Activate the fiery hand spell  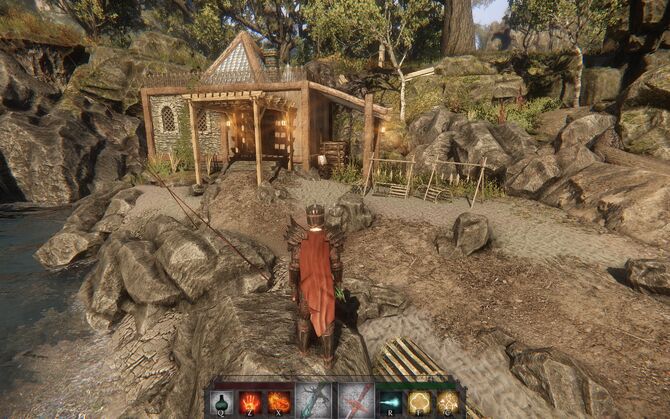[x=250, y=402]
